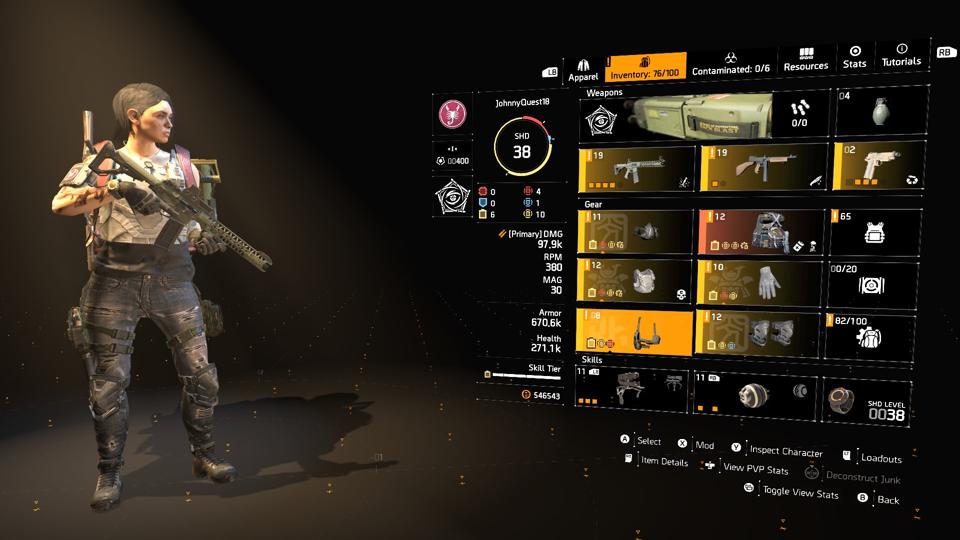Select the kneepads gear slot
This screenshot has height=540, width=960.
(x=761, y=333)
